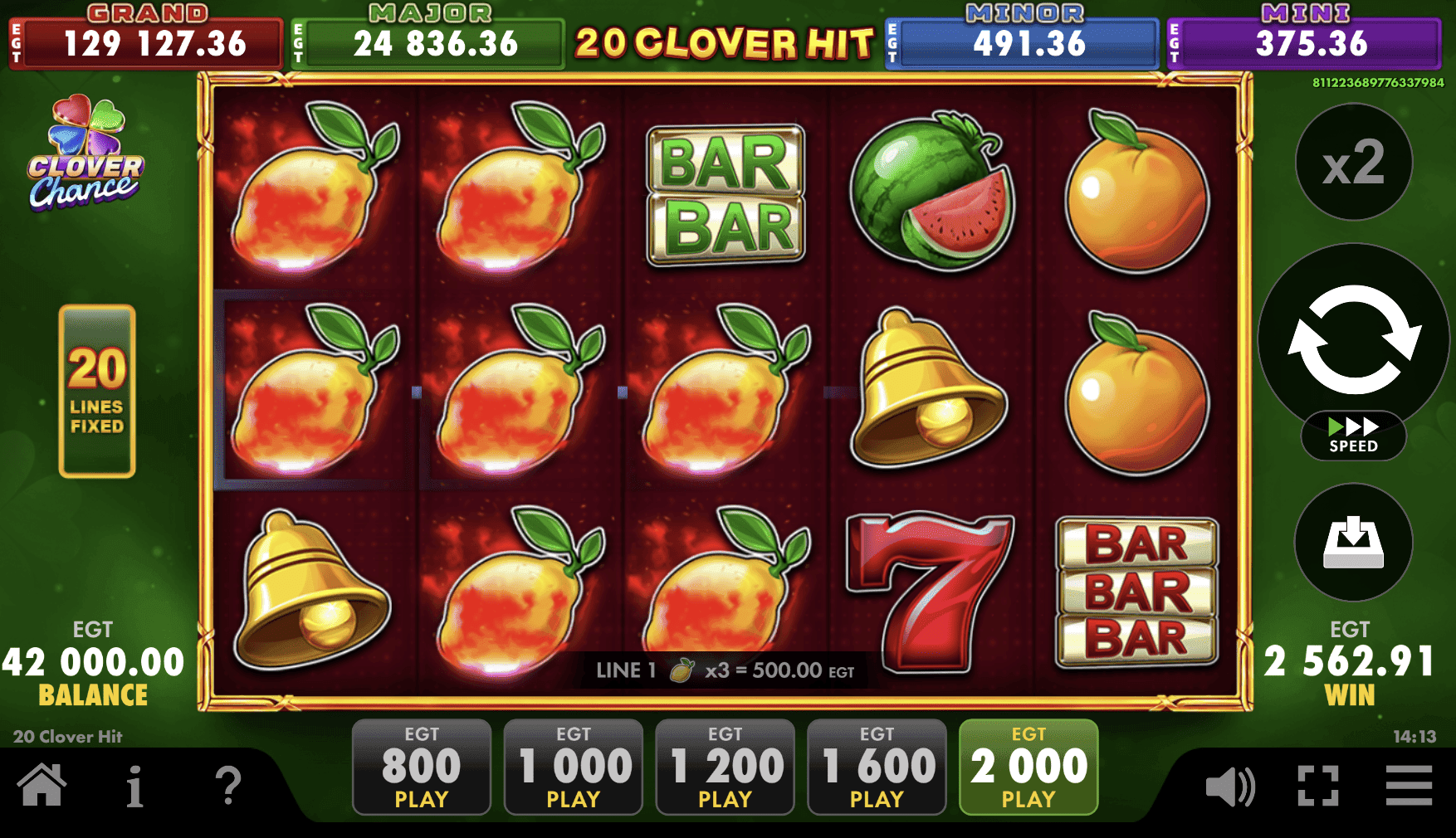1456x838 pixels.
Task: Go to the home lobby icon
Action: 42,786
